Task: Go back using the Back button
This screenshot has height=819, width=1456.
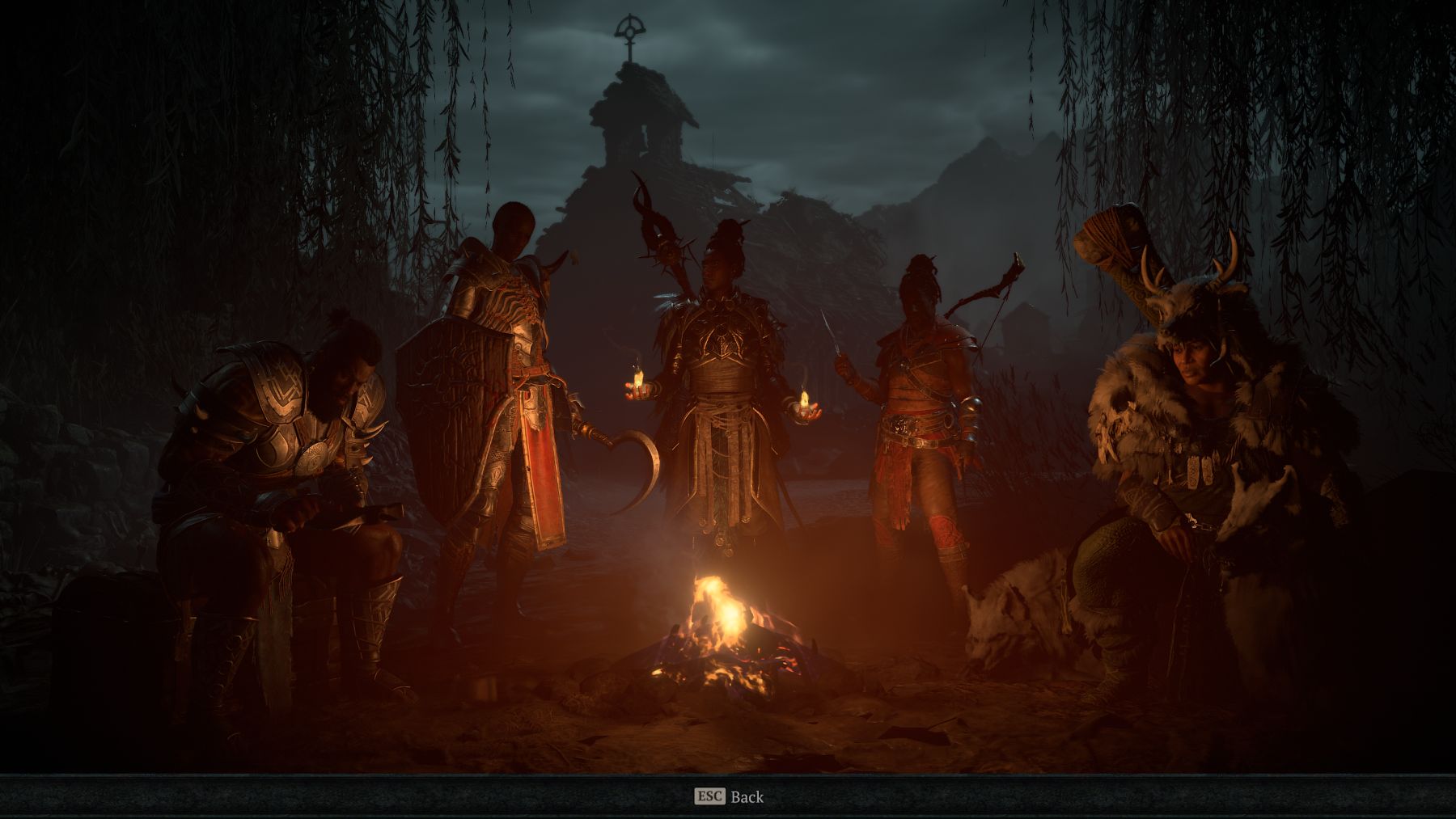Action: pos(729,797)
